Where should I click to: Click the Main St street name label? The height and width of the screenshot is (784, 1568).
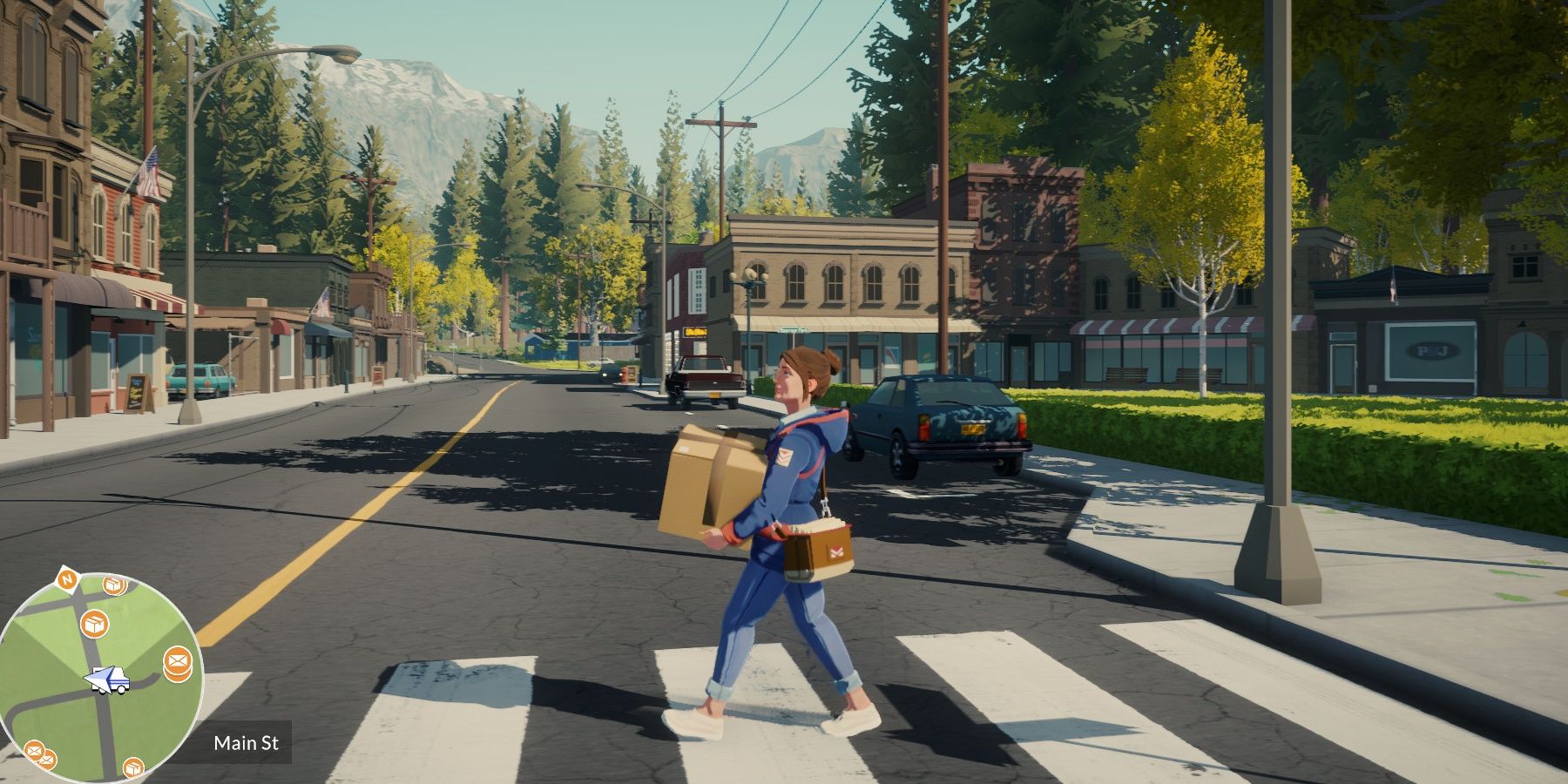[247, 742]
